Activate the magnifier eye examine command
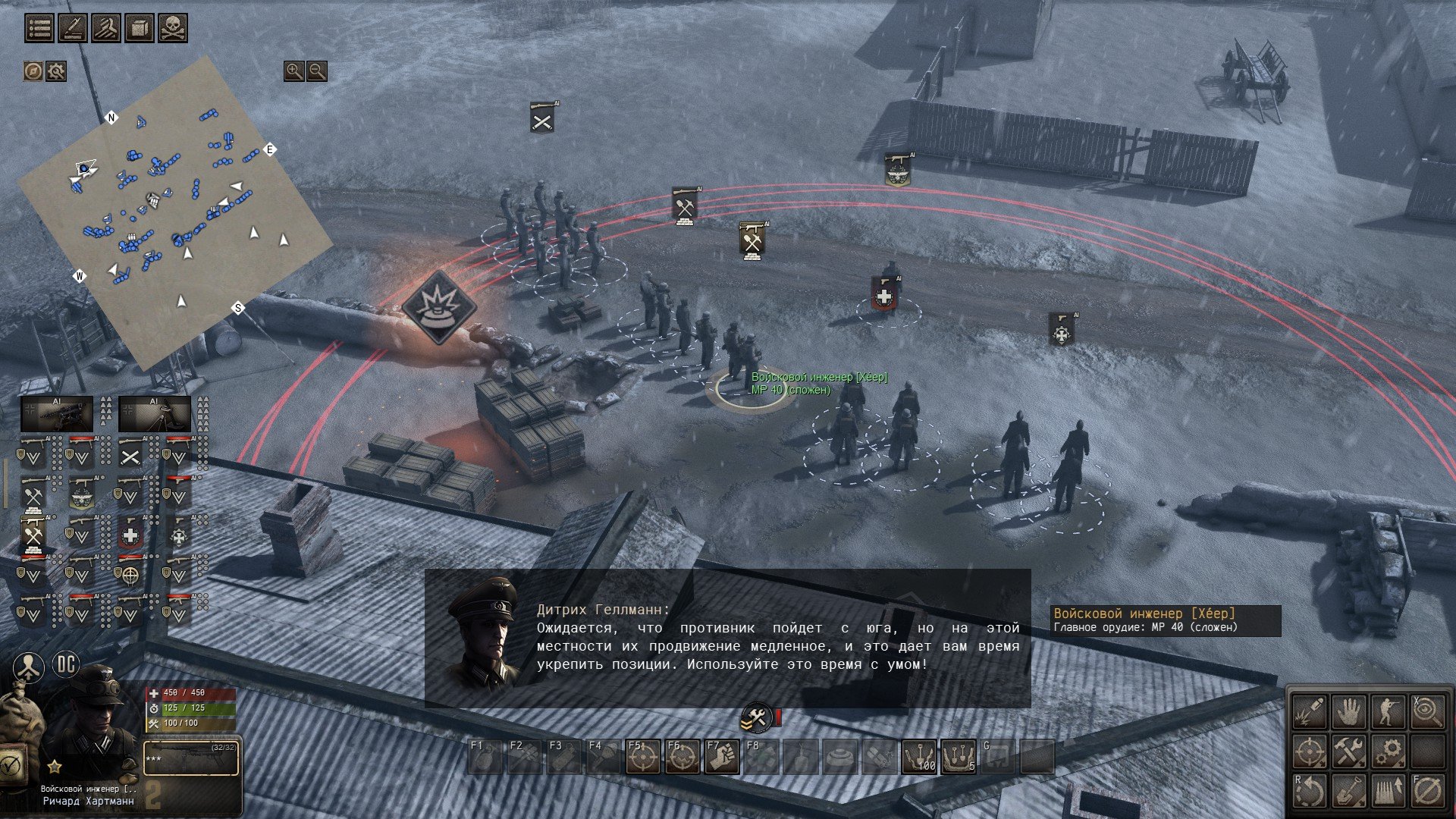 coord(1426,713)
